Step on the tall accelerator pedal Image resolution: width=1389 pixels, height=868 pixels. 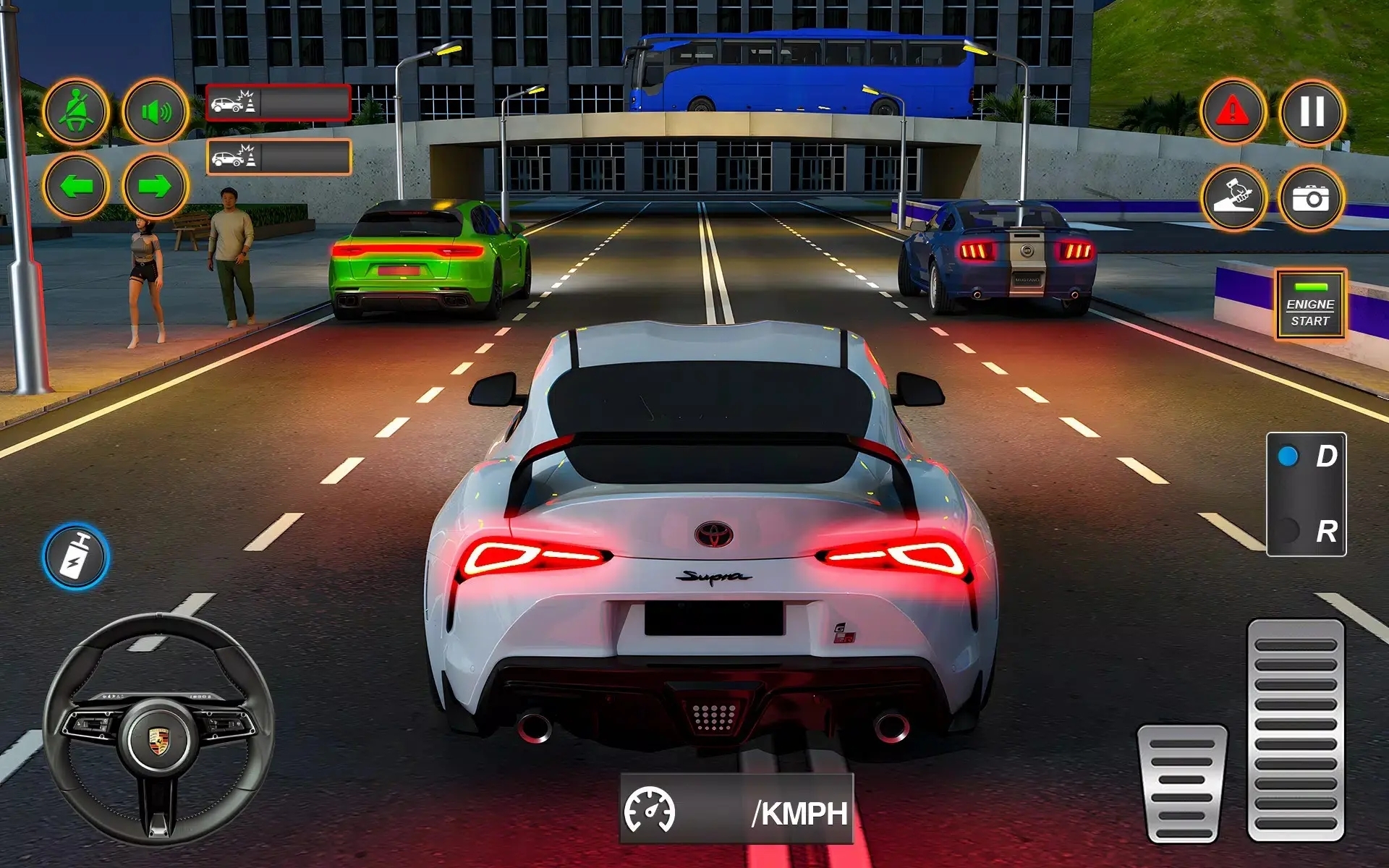tap(1296, 731)
